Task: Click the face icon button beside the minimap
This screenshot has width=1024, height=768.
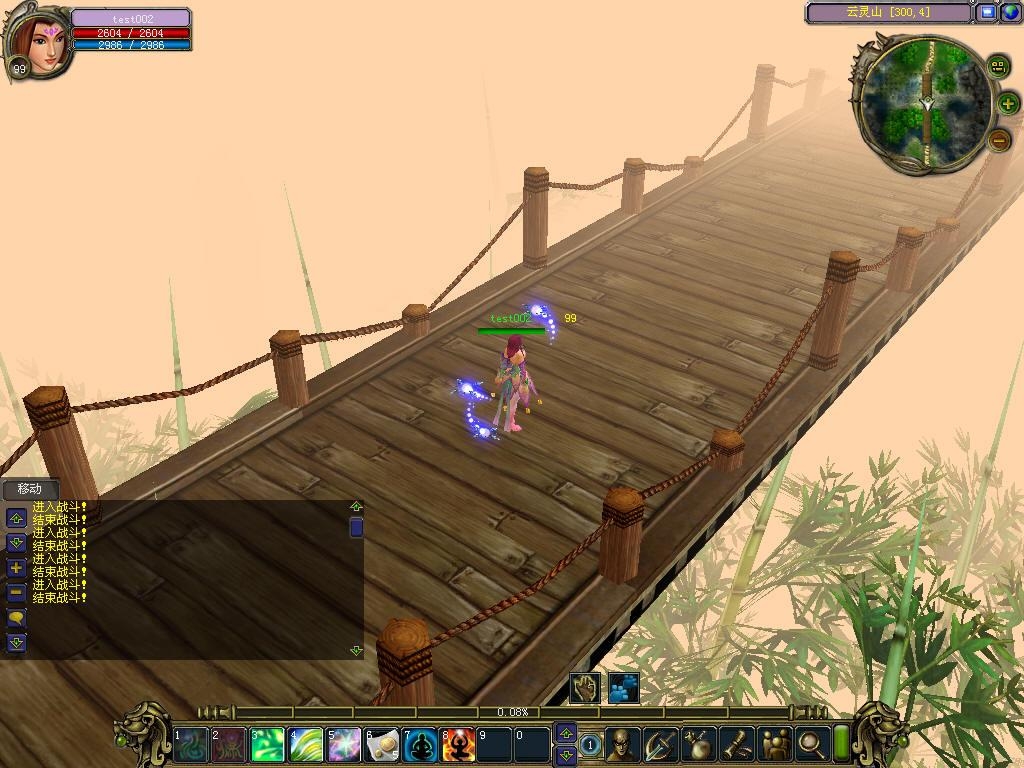Action: [998, 67]
